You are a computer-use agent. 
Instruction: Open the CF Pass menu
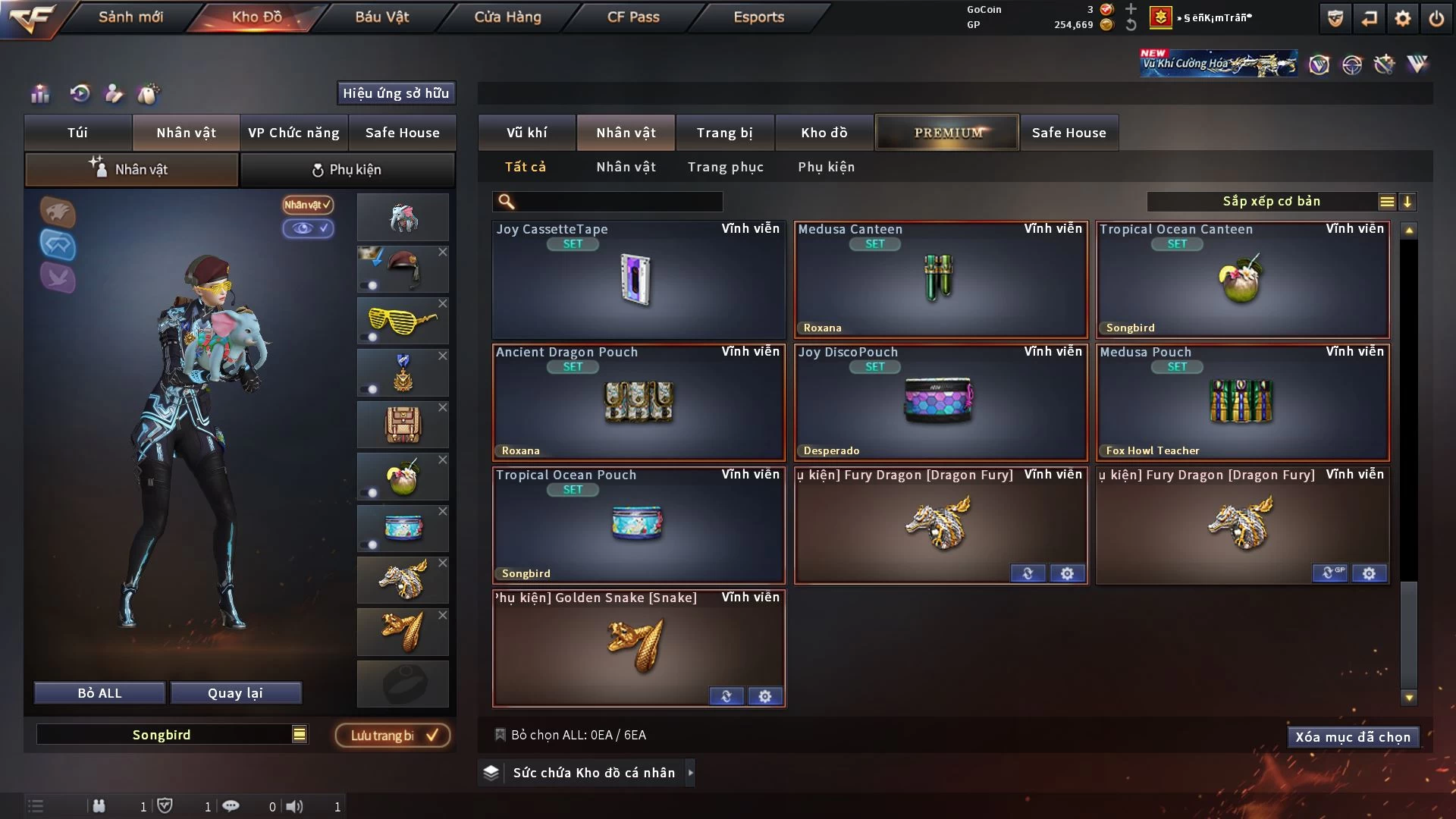pos(633,17)
